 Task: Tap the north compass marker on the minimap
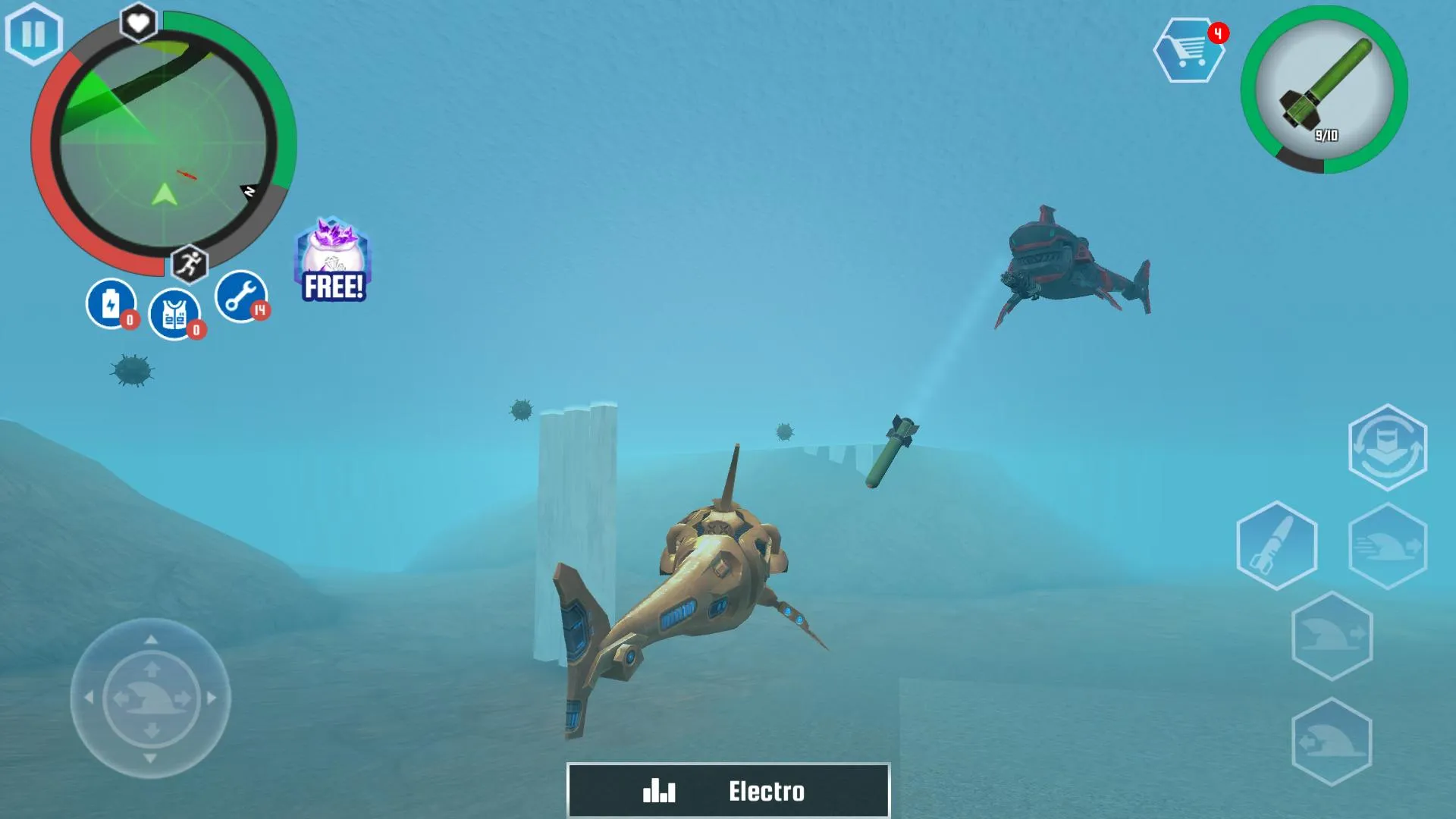point(251,193)
